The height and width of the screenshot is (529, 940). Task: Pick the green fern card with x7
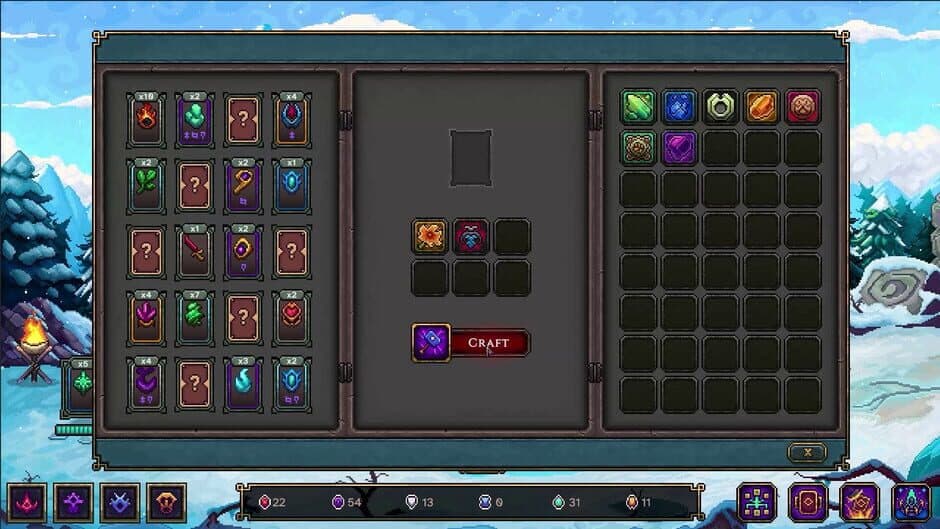[195, 318]
